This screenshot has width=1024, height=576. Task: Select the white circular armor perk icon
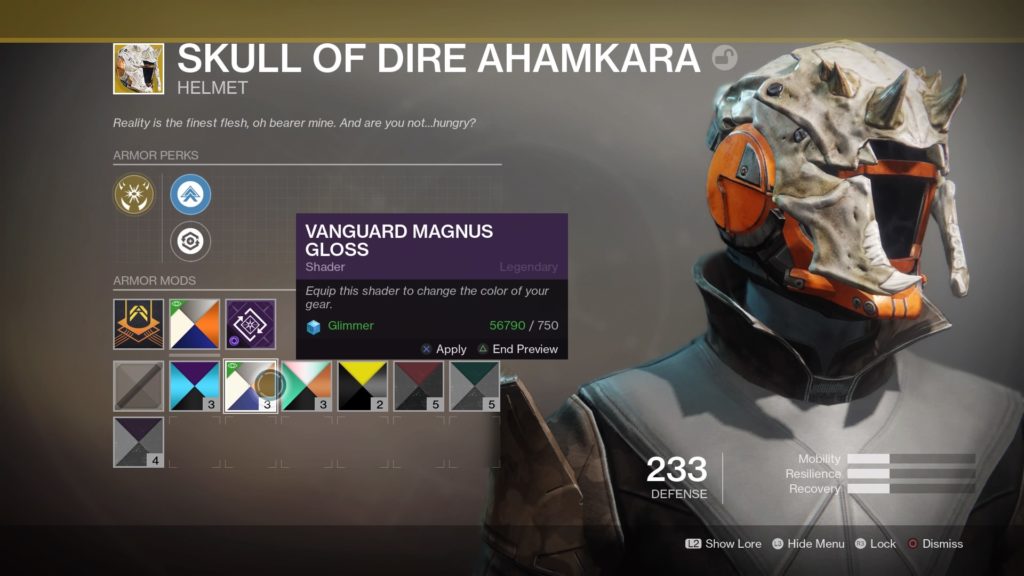click(190, 241)
